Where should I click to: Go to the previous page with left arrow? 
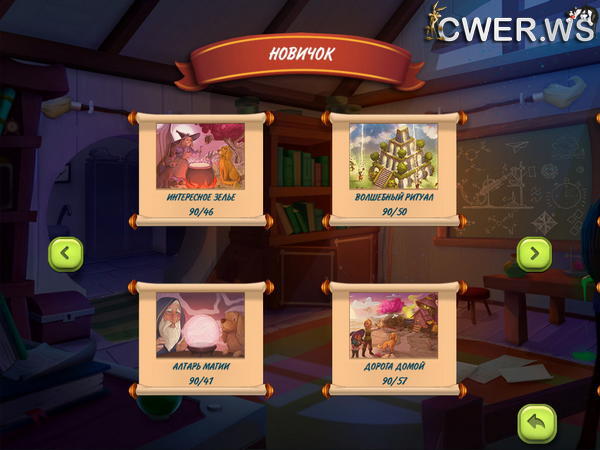pos(66,254)
